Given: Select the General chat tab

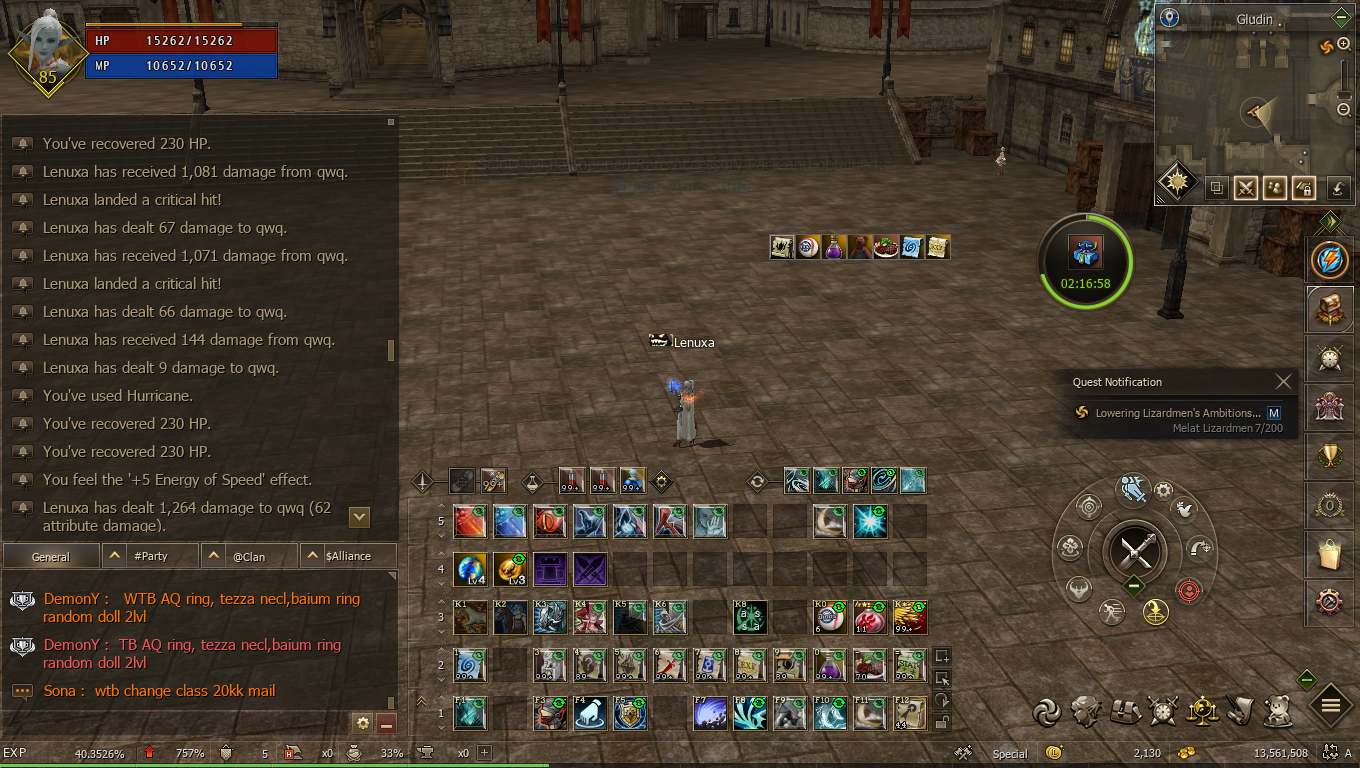Looking at the screenshot, I should [51, 556].
